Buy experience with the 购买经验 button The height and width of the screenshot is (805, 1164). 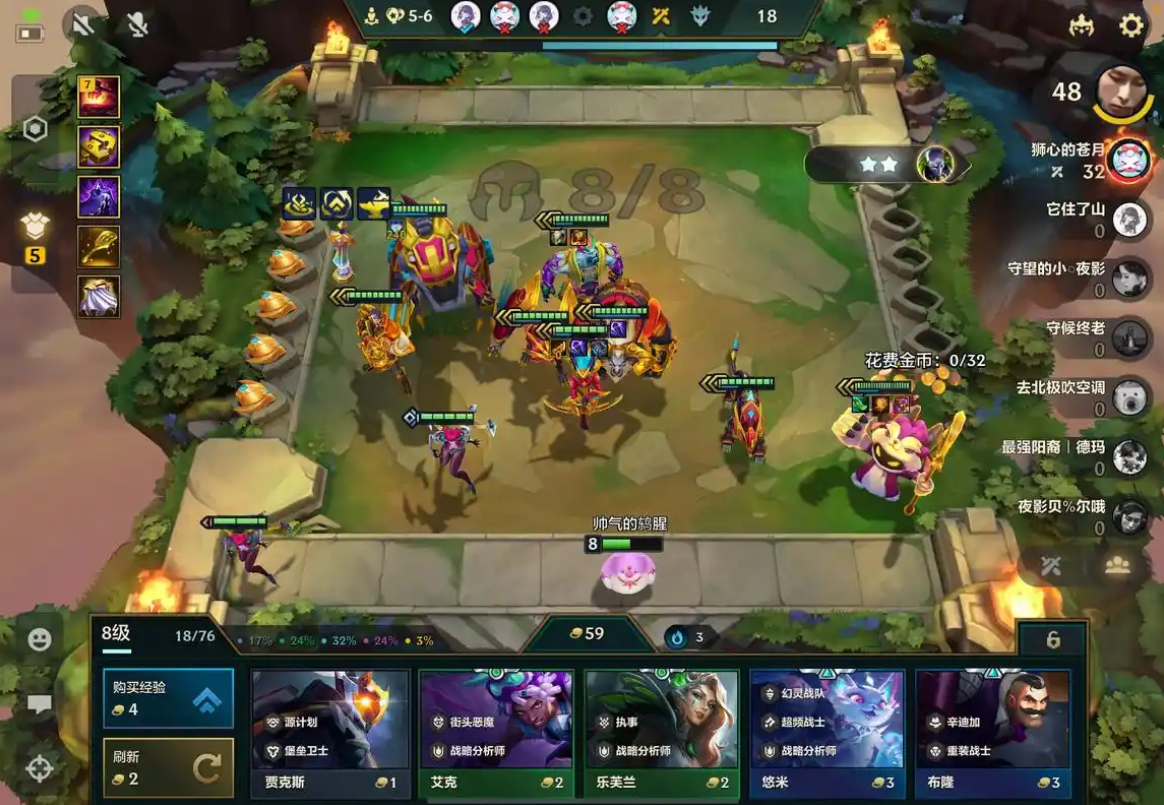[x=168, y=698]
